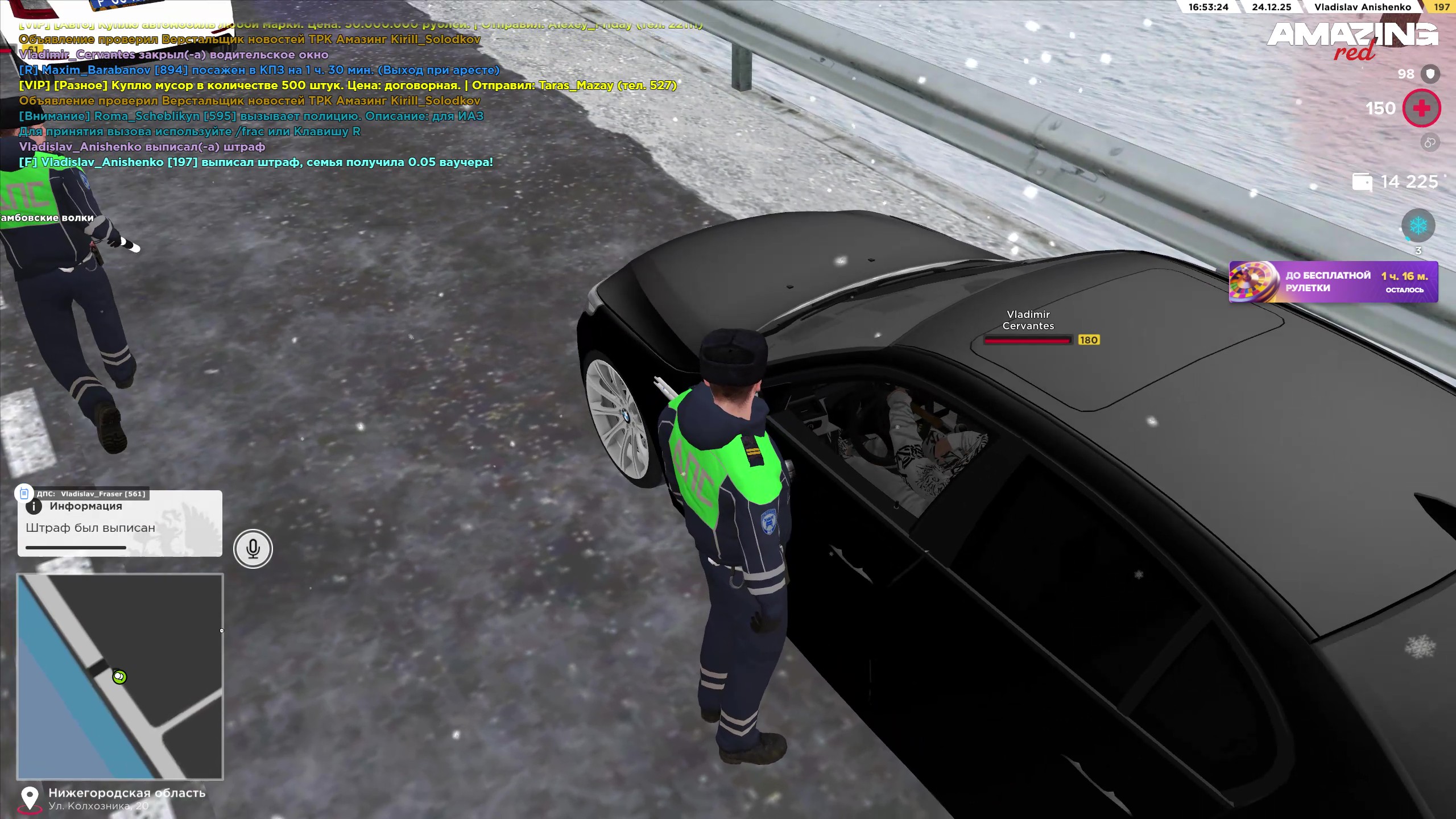Click the police call message in chat
Image resolution: width=1456 pixels, height=819 pixels.
251,116
